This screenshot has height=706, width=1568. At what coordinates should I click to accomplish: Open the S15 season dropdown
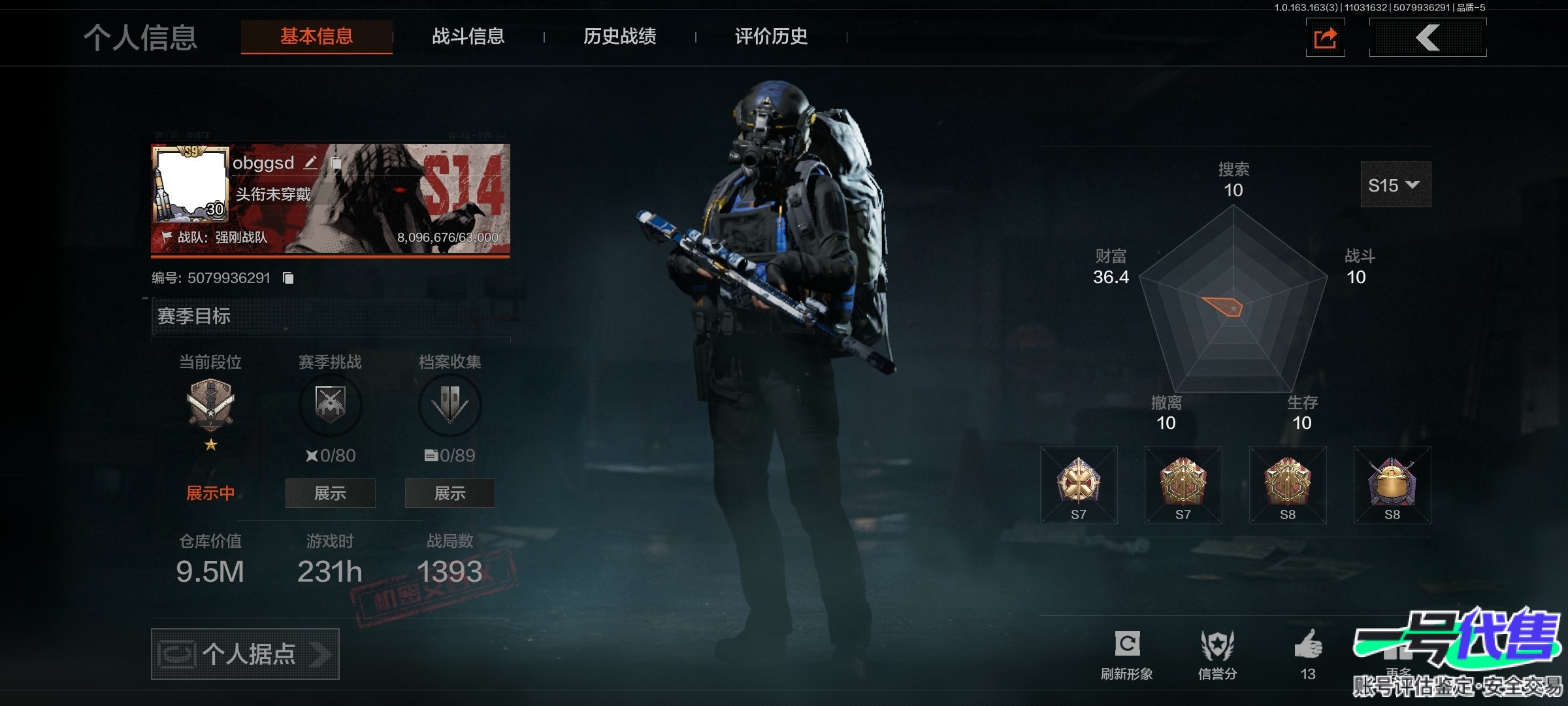coord(1395,186)
